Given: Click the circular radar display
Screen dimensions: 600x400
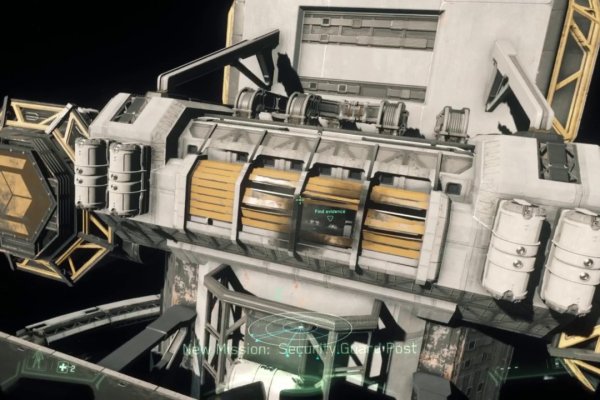Looking at the screenshot, I should 297,326.
